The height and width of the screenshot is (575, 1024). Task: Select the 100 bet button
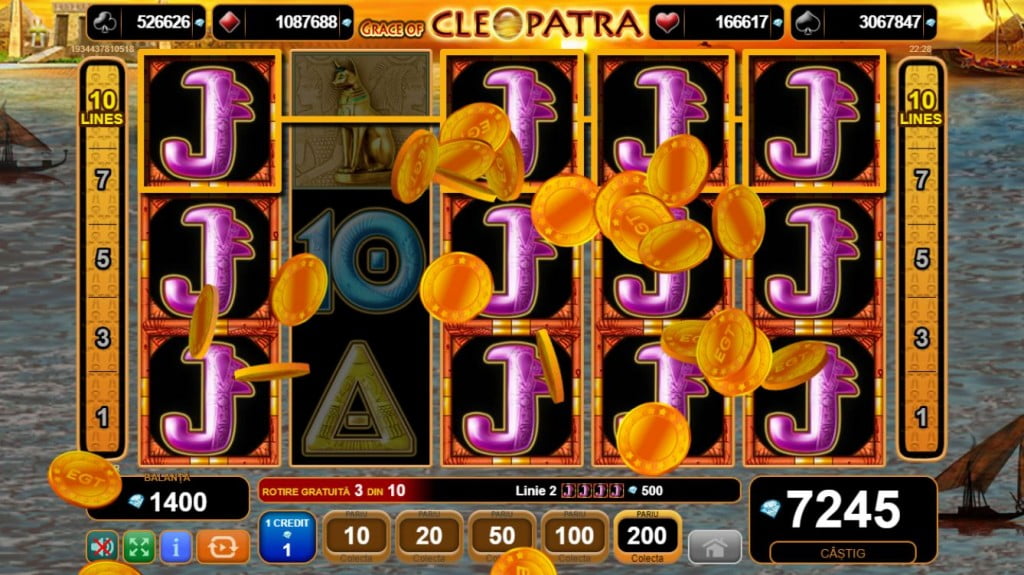coord(574,538)
